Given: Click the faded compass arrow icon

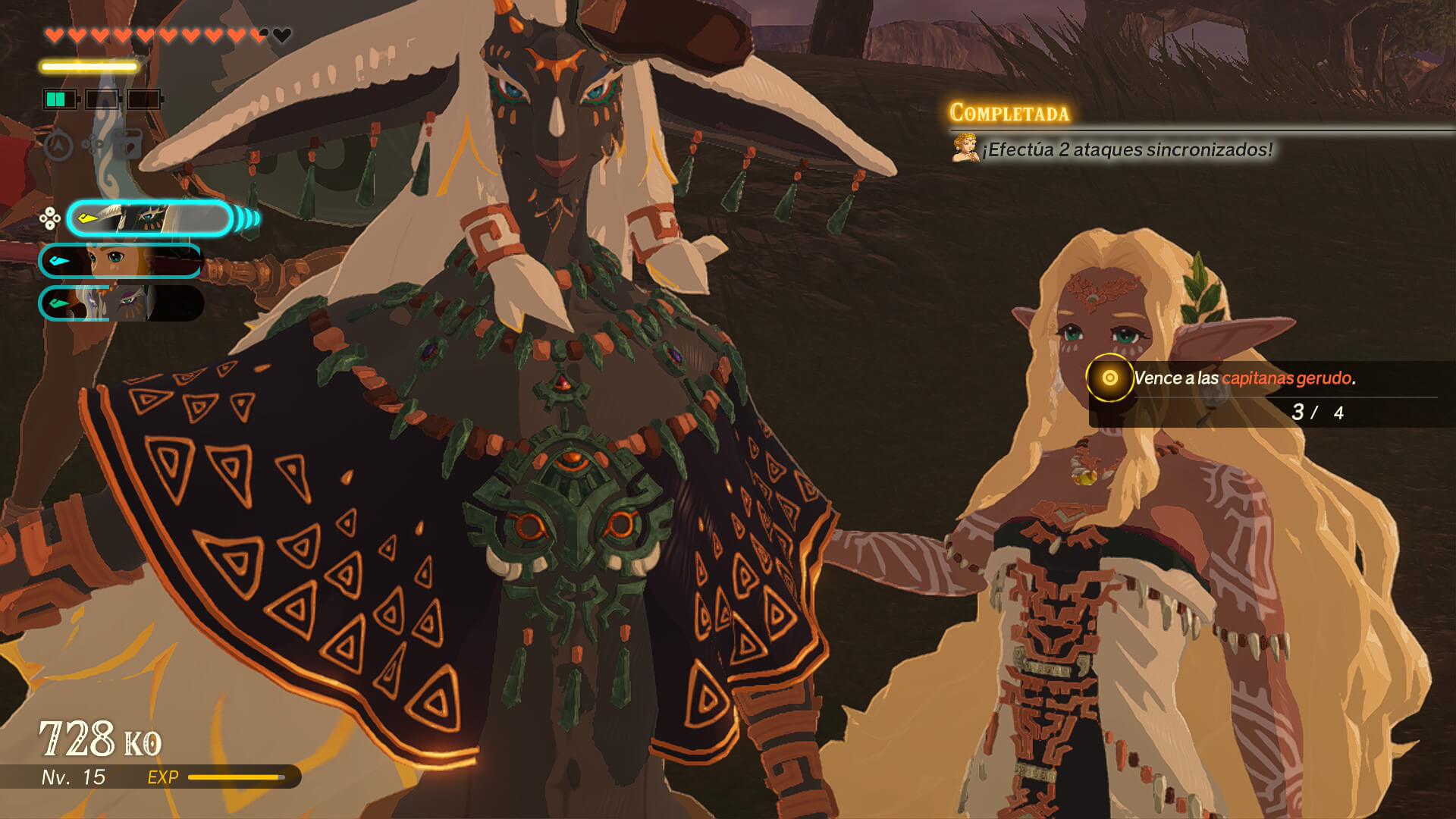Looking at the screenshot, I should coord(58,145).
